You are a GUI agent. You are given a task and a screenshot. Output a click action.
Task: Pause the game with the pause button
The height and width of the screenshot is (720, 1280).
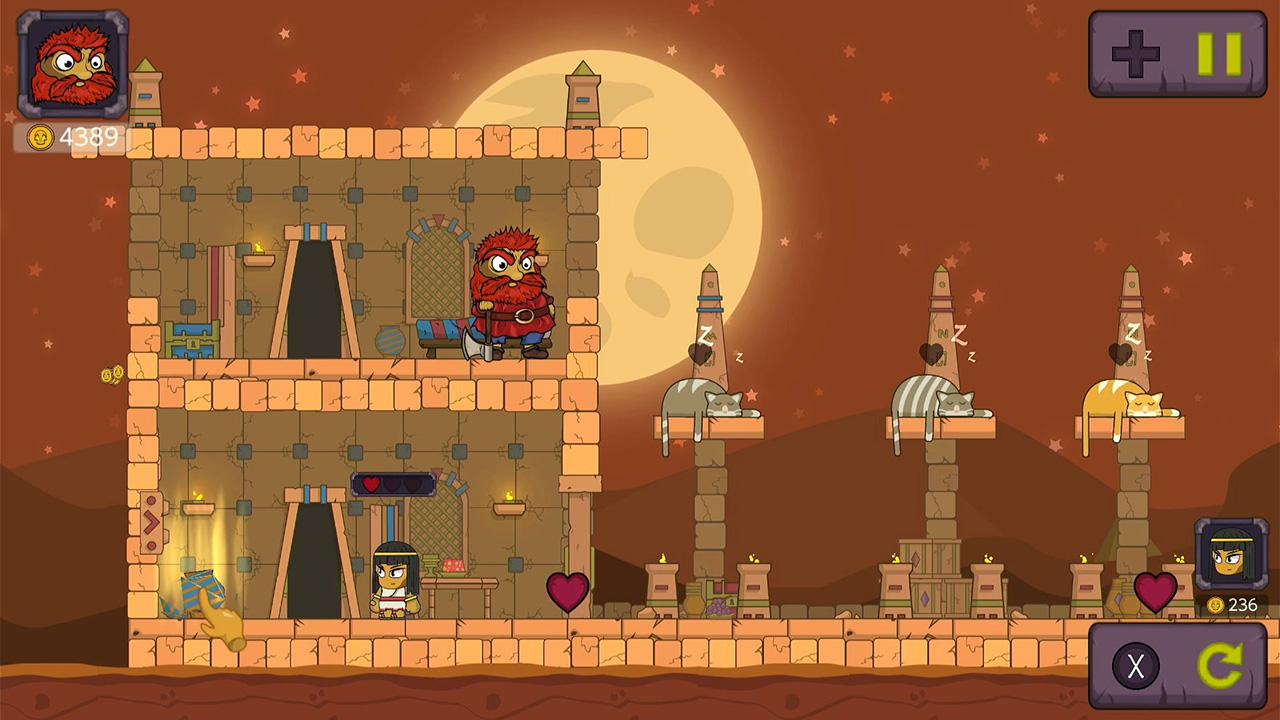1220,55
